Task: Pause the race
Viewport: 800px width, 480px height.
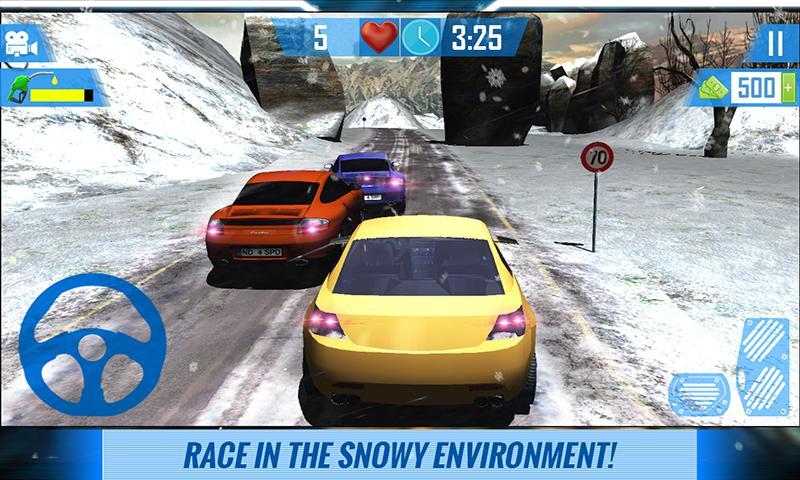Action: 775,42
